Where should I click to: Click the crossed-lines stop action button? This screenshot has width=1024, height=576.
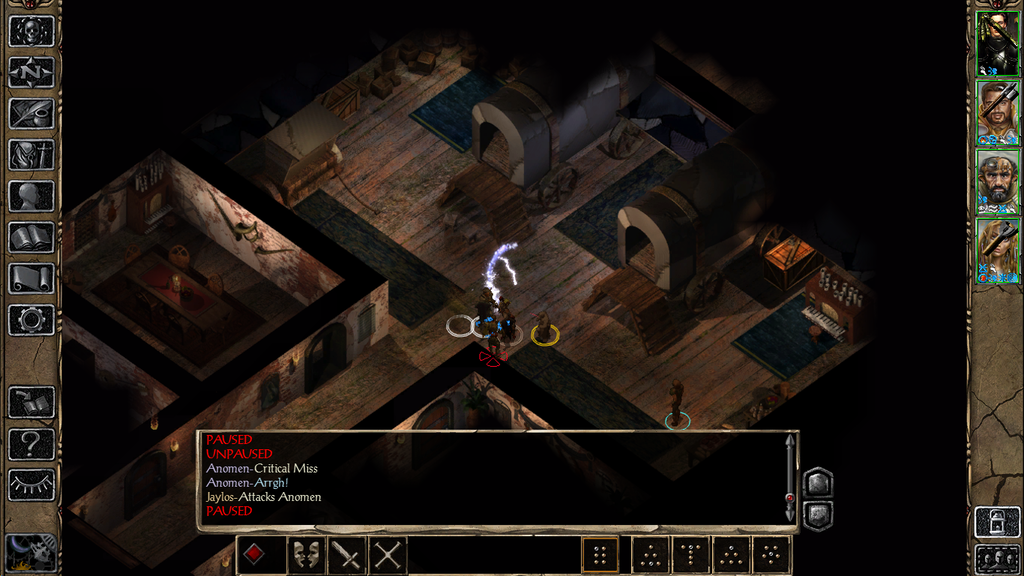[x=387, y=555]
